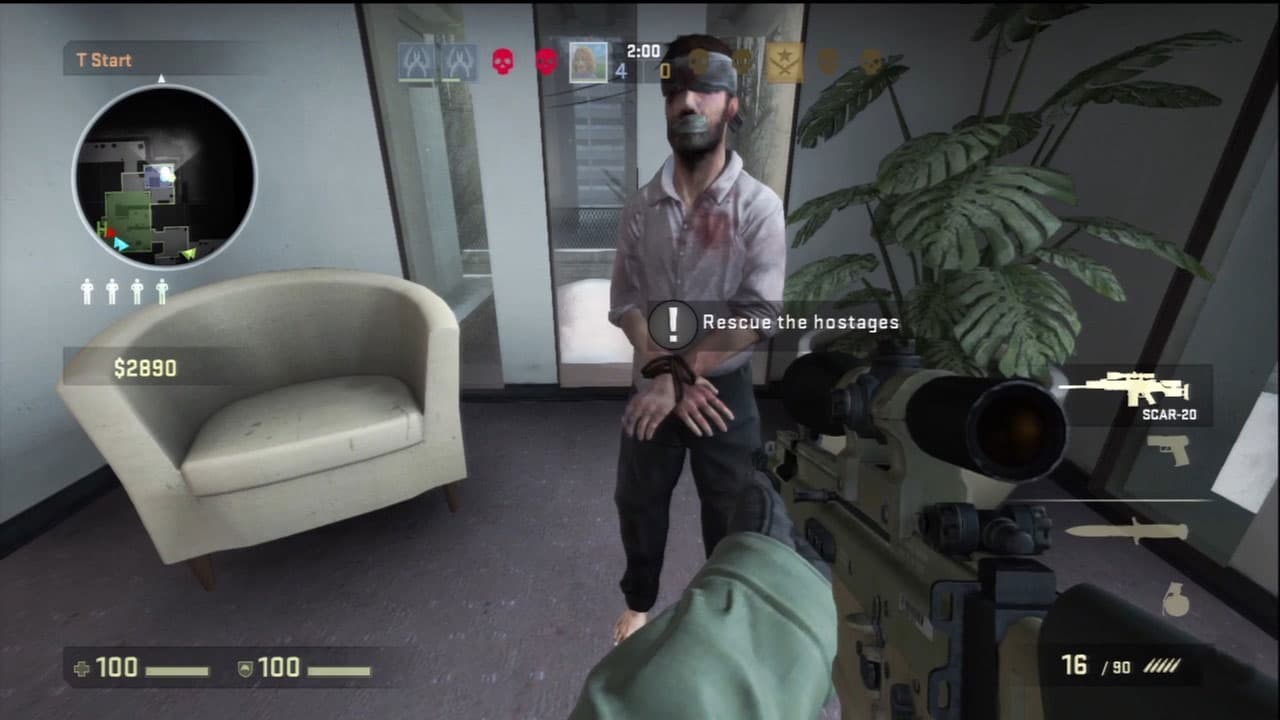Click the circular radar minimap
This screenshot has height=720, width=1280.
tap(164, 177)
